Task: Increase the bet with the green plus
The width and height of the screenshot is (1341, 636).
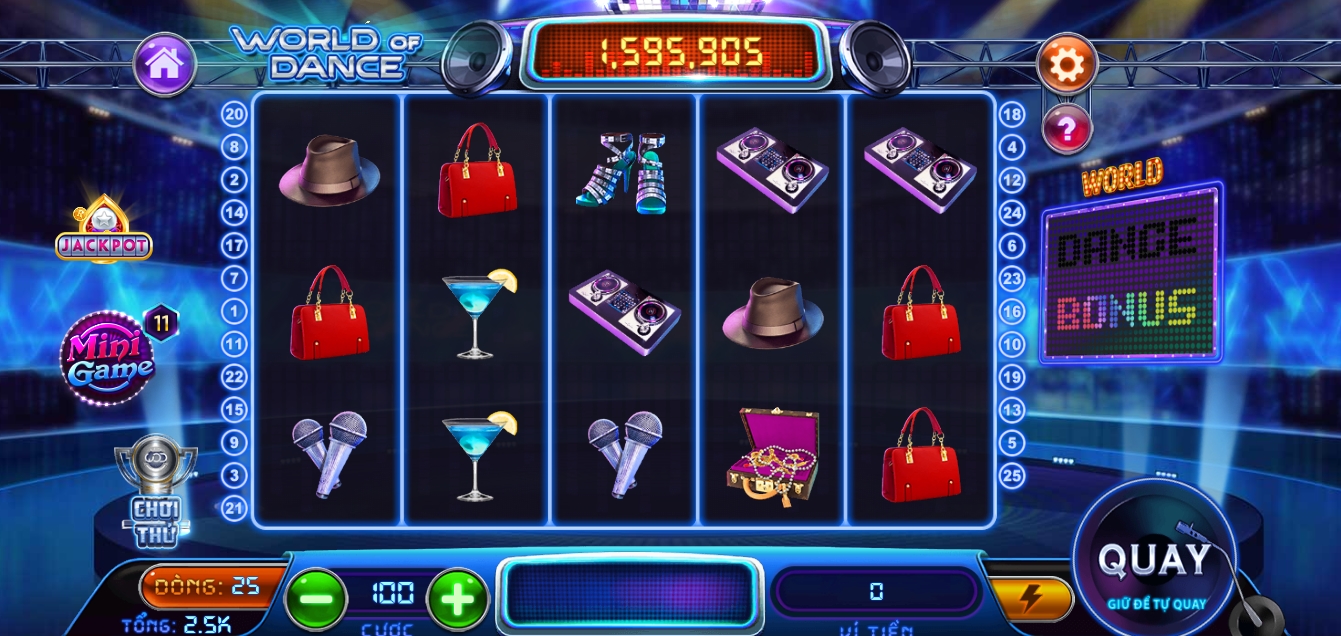Action: tap(458, 598)
